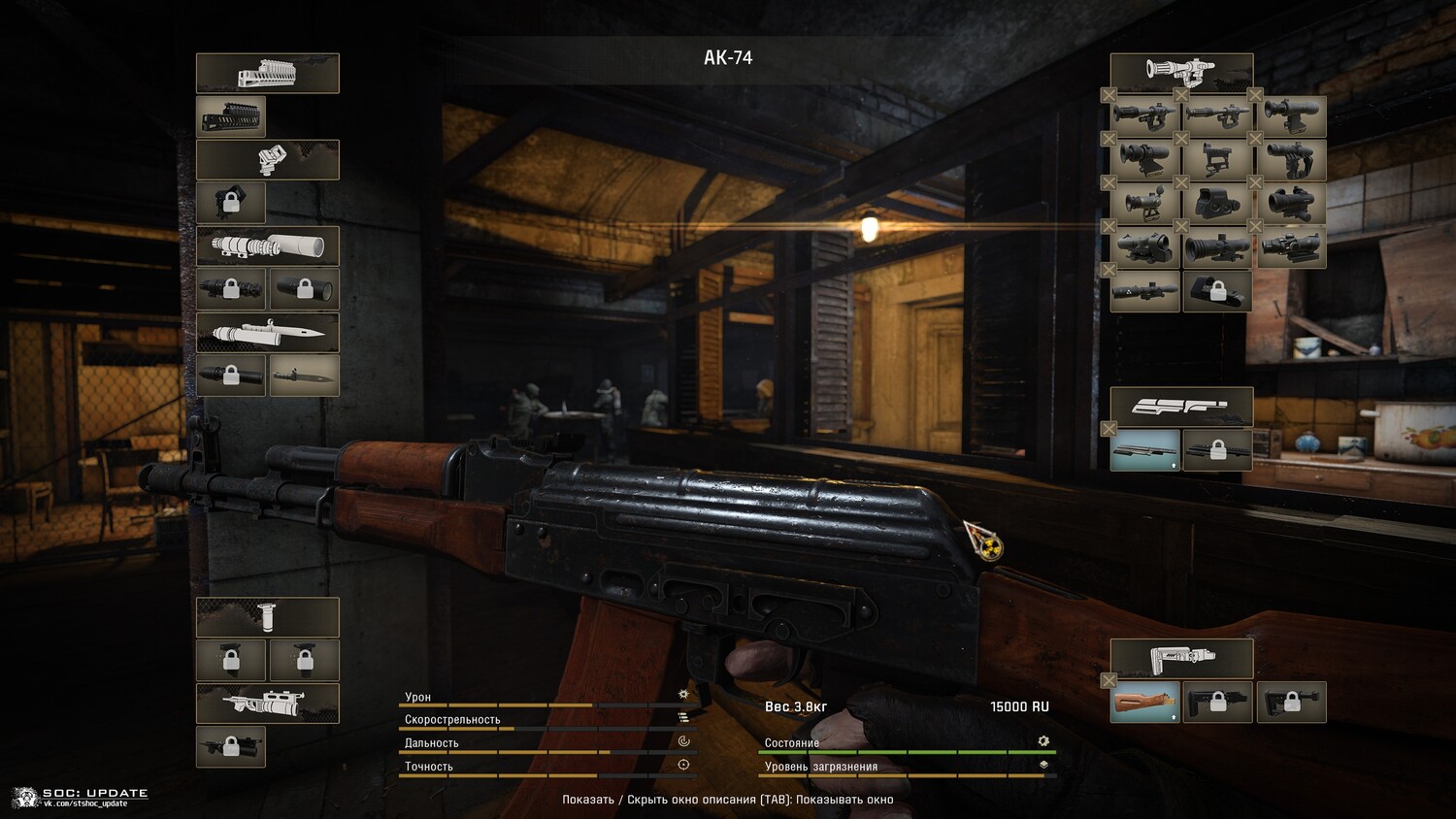Open the scope category header

pos(1181,72)
